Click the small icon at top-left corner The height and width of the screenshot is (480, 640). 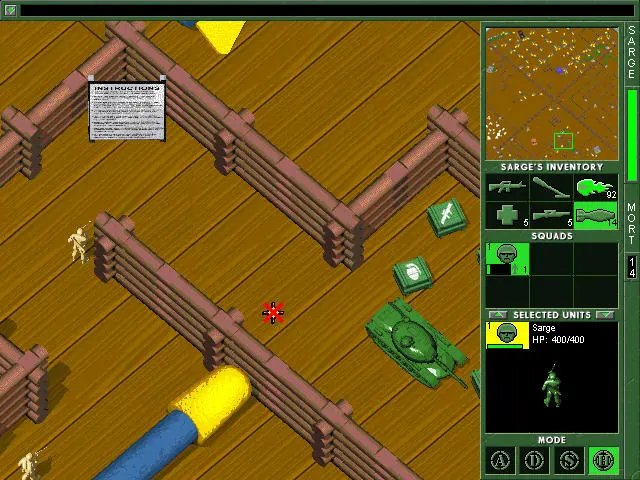click(x=10, y=10)
